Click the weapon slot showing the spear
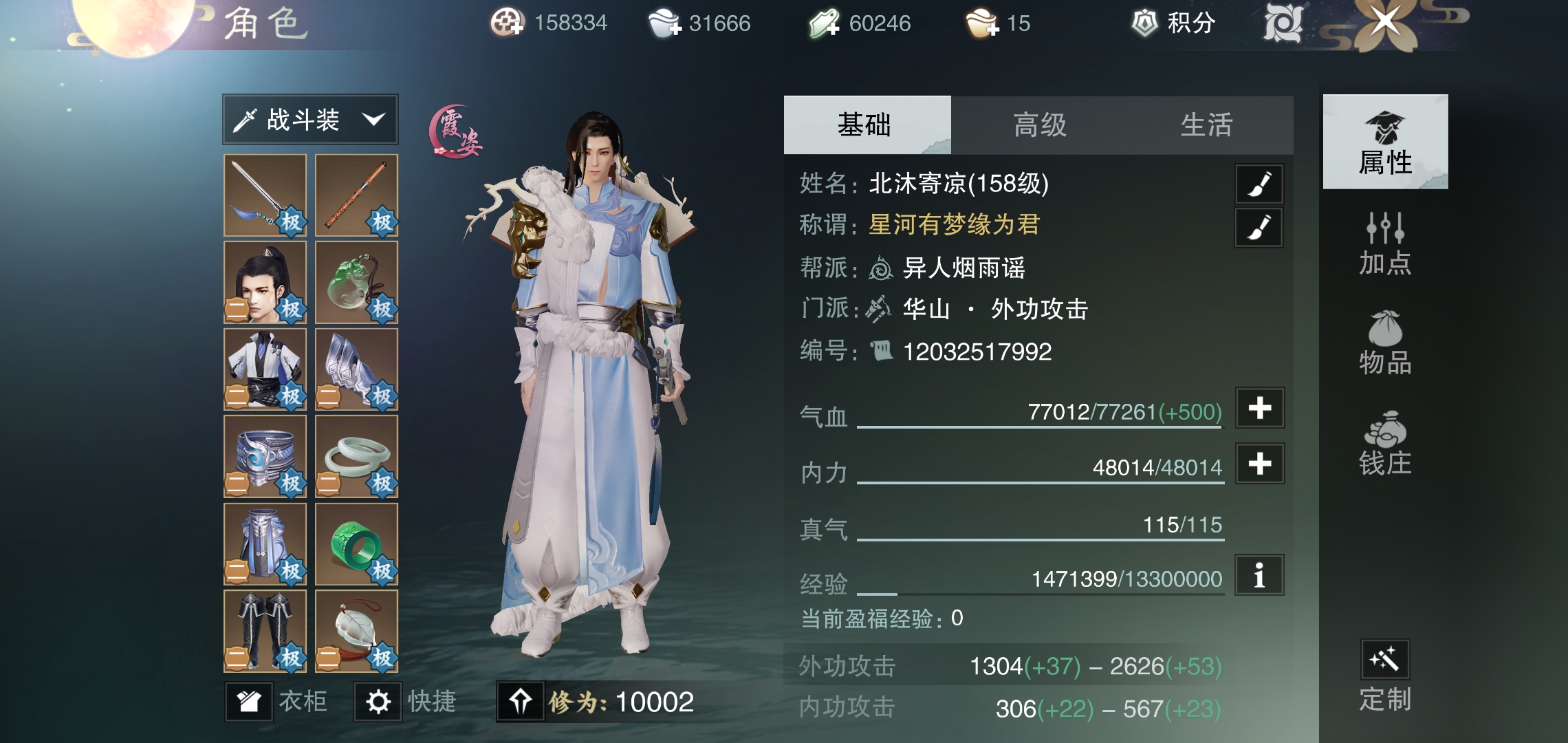1568x743 pixels. click(264, 197)
